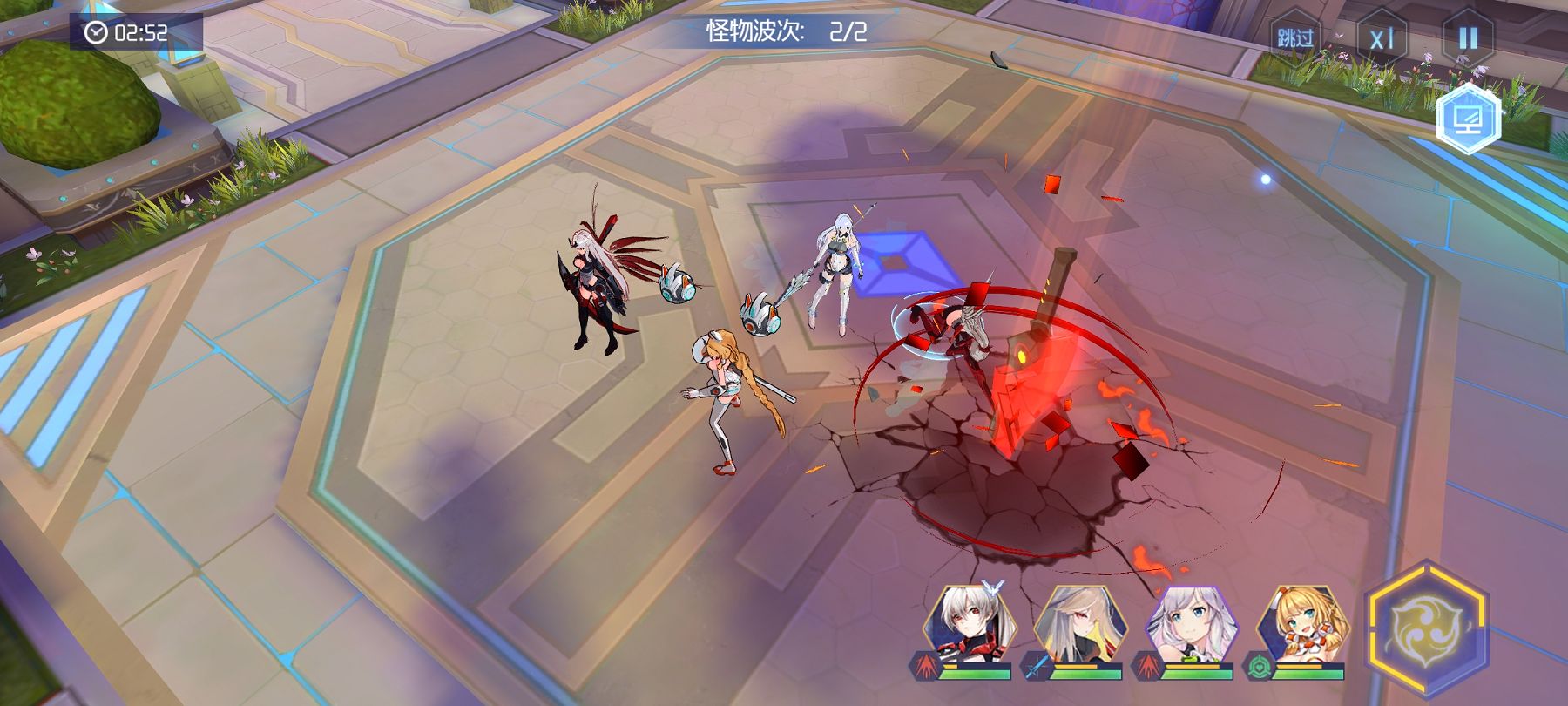Open the blue monitor hexagon button

click(1469, 119)
